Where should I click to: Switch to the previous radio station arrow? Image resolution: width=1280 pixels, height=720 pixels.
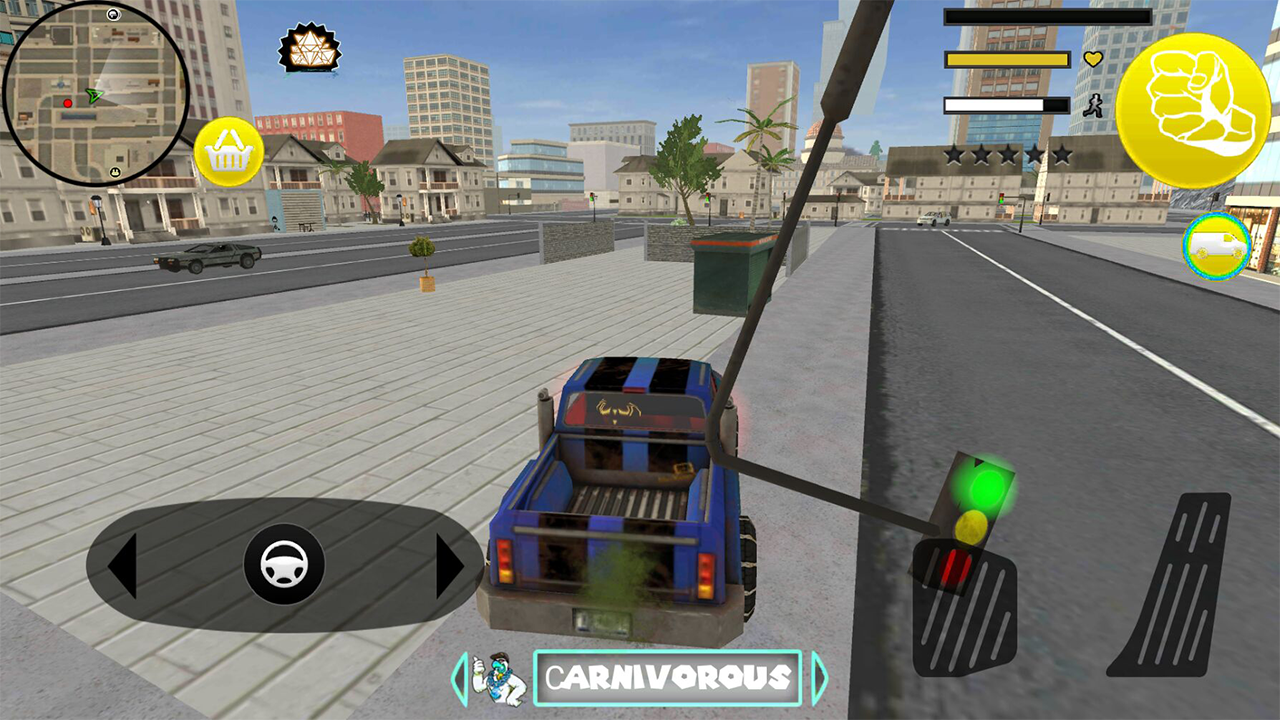(461, 678)
